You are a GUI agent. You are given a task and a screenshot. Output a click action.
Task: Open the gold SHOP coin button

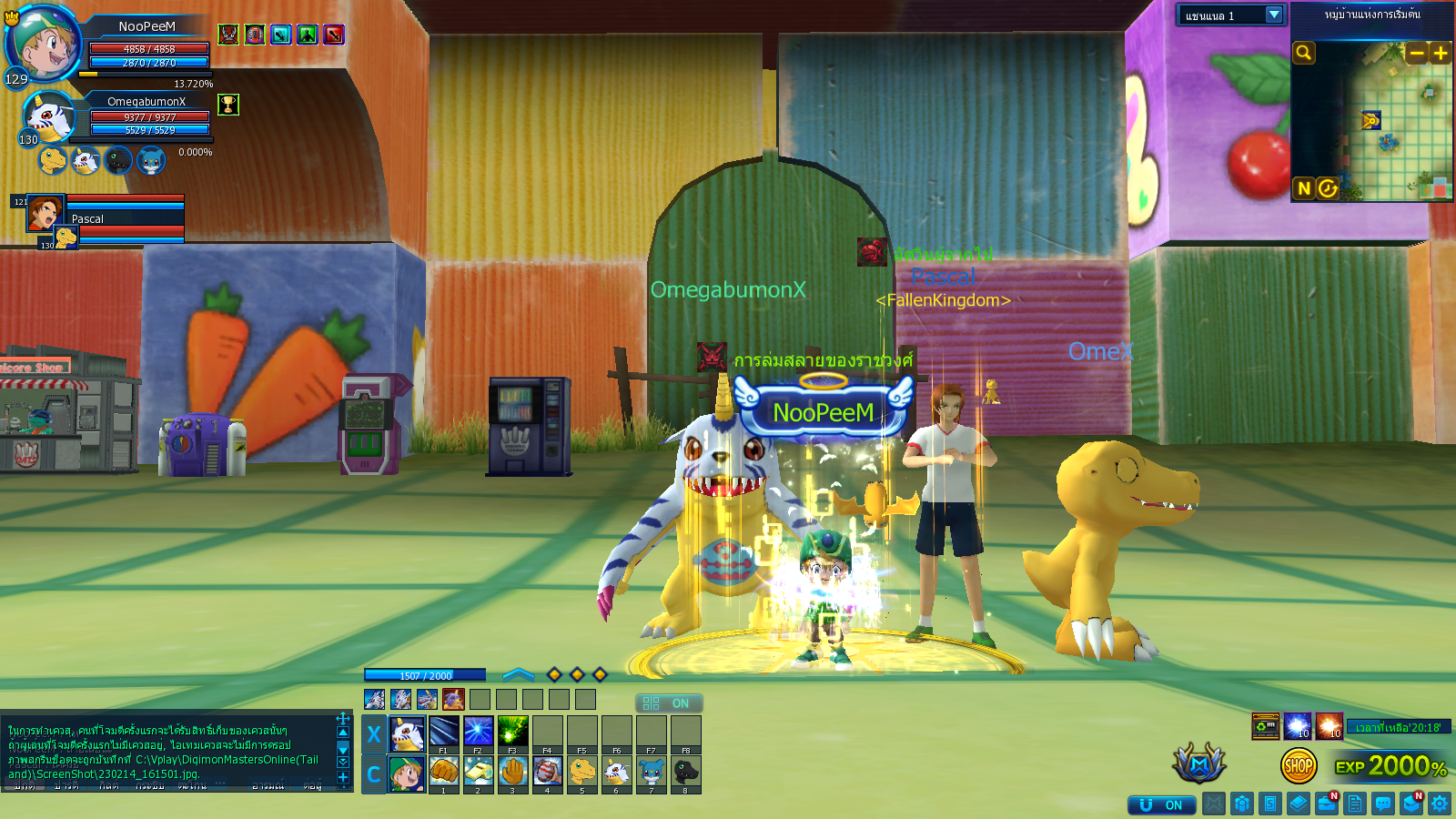pos(1298,766)
